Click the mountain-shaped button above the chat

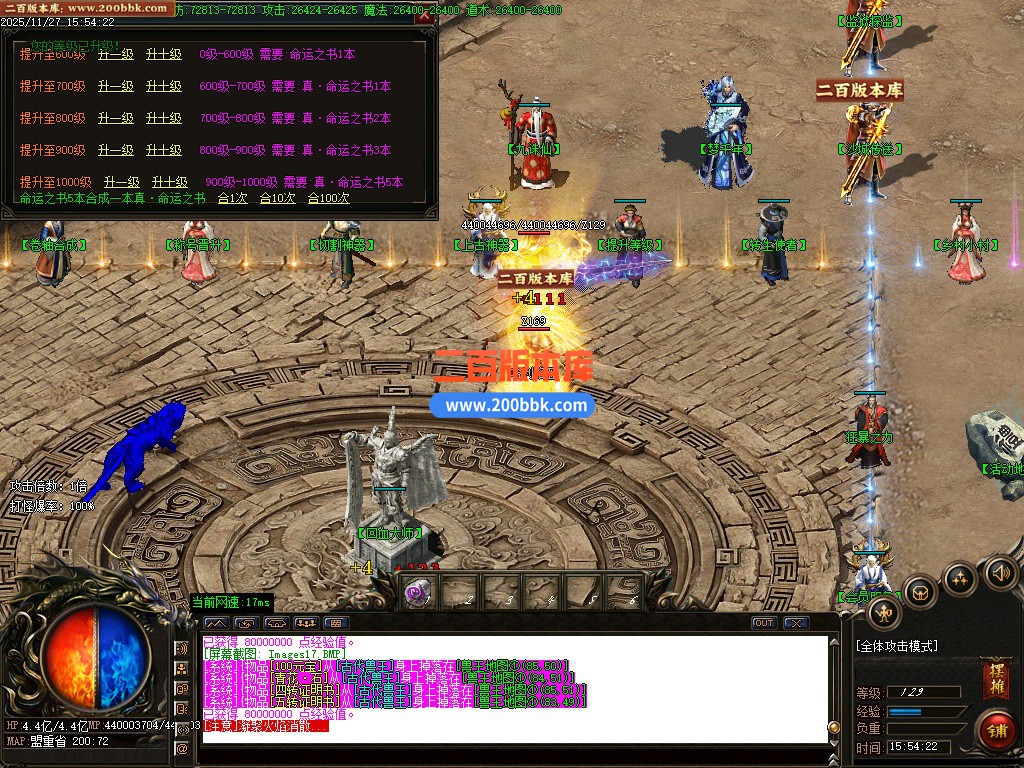216,623
